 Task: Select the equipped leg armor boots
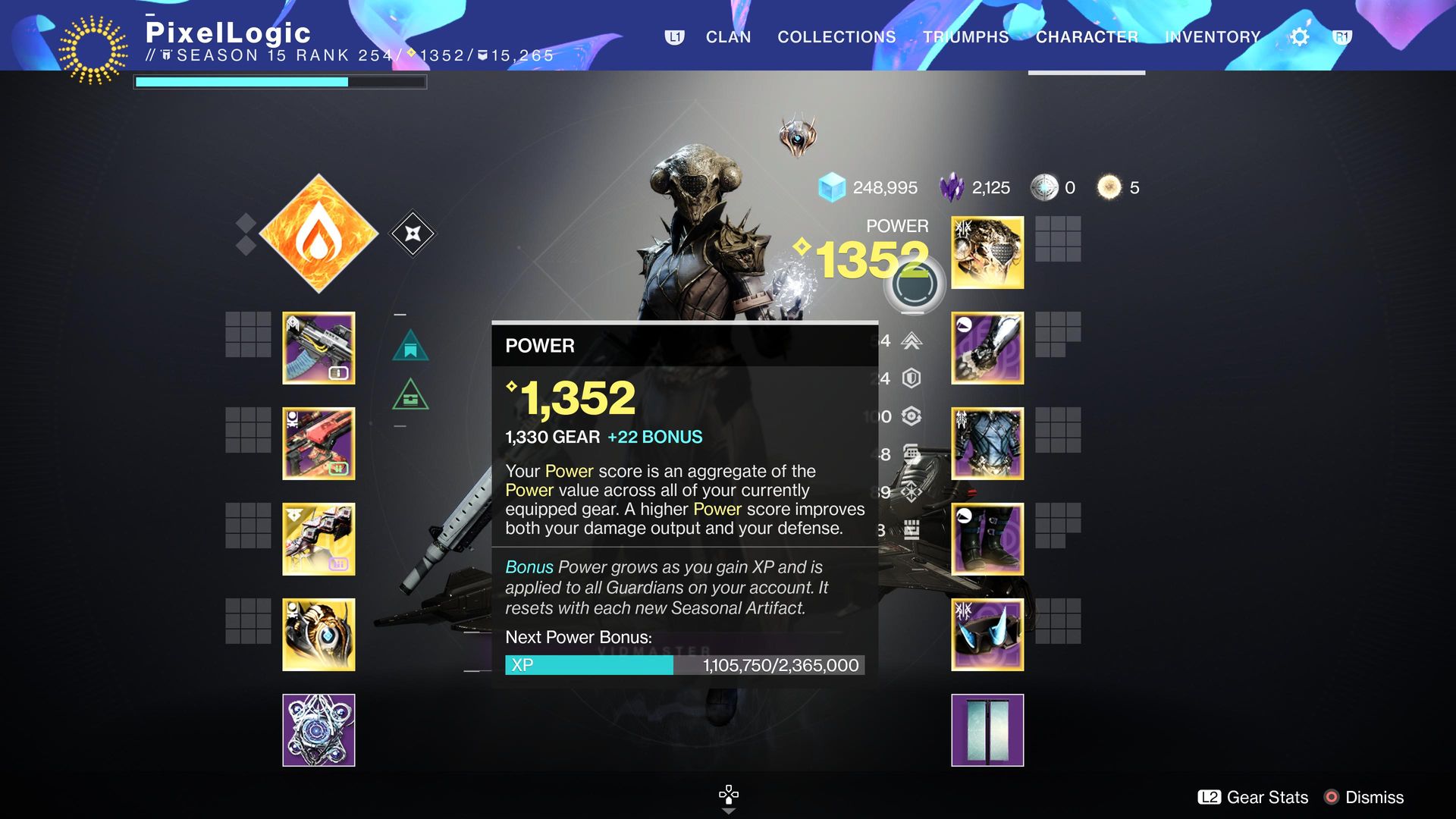987,538
